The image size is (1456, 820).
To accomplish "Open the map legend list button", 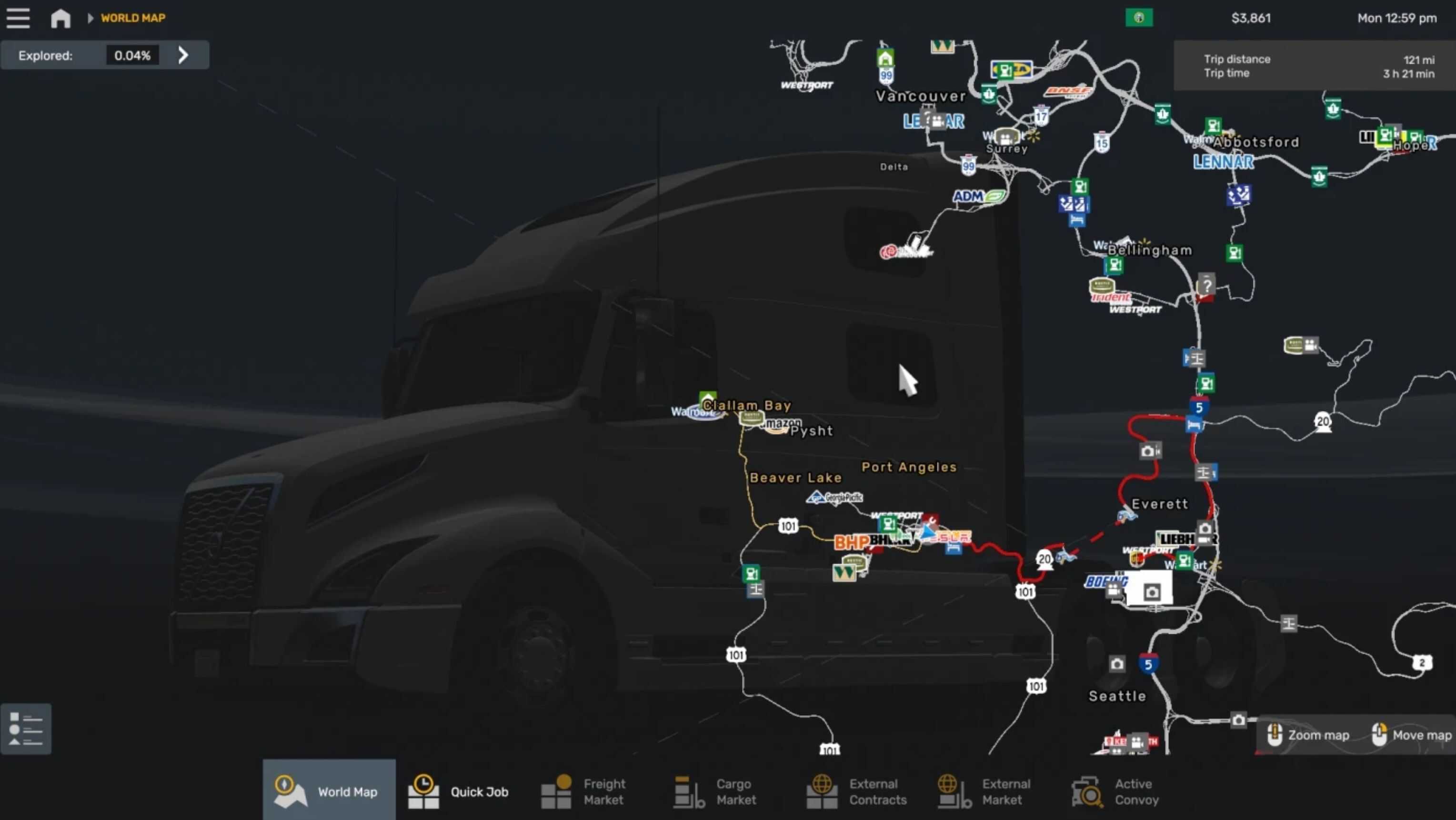I will 26,729.
